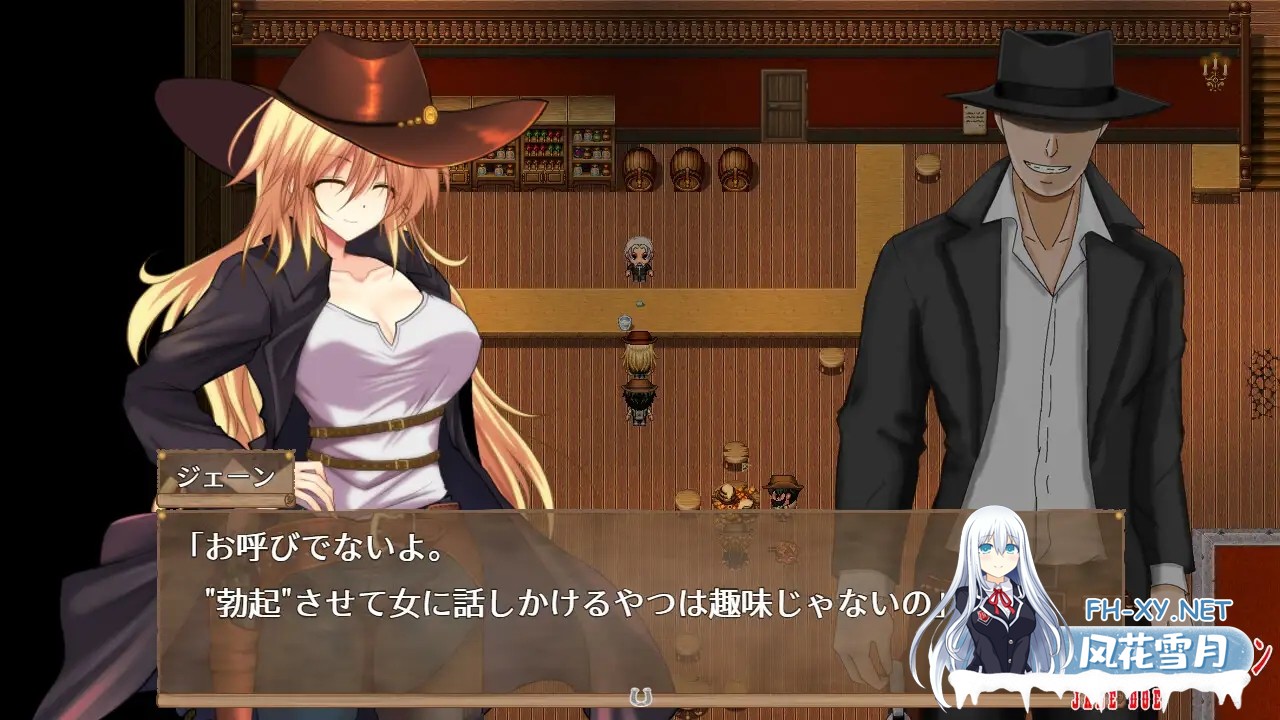Select the white-haired barmaid sprite behind the counter
This screenshot has height=720, width=1280.
tap(640, 257)
